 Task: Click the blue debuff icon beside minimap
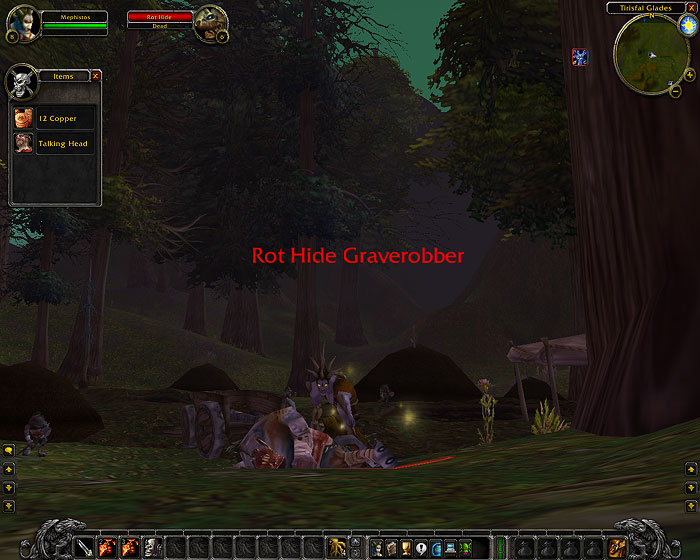(x=580, y=56)
